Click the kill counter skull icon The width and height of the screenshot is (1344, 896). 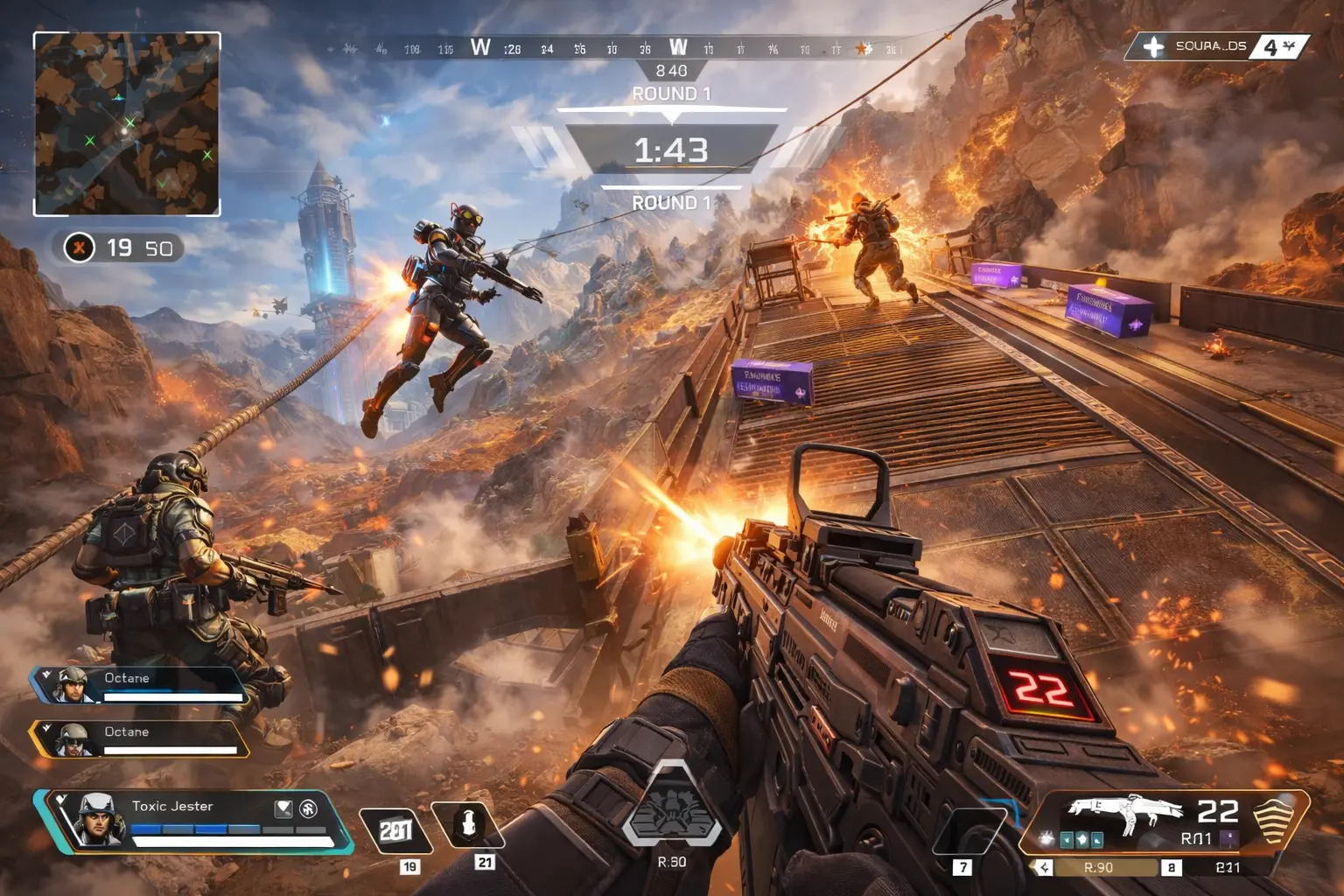pyautogui.click(x=79, y=248)
